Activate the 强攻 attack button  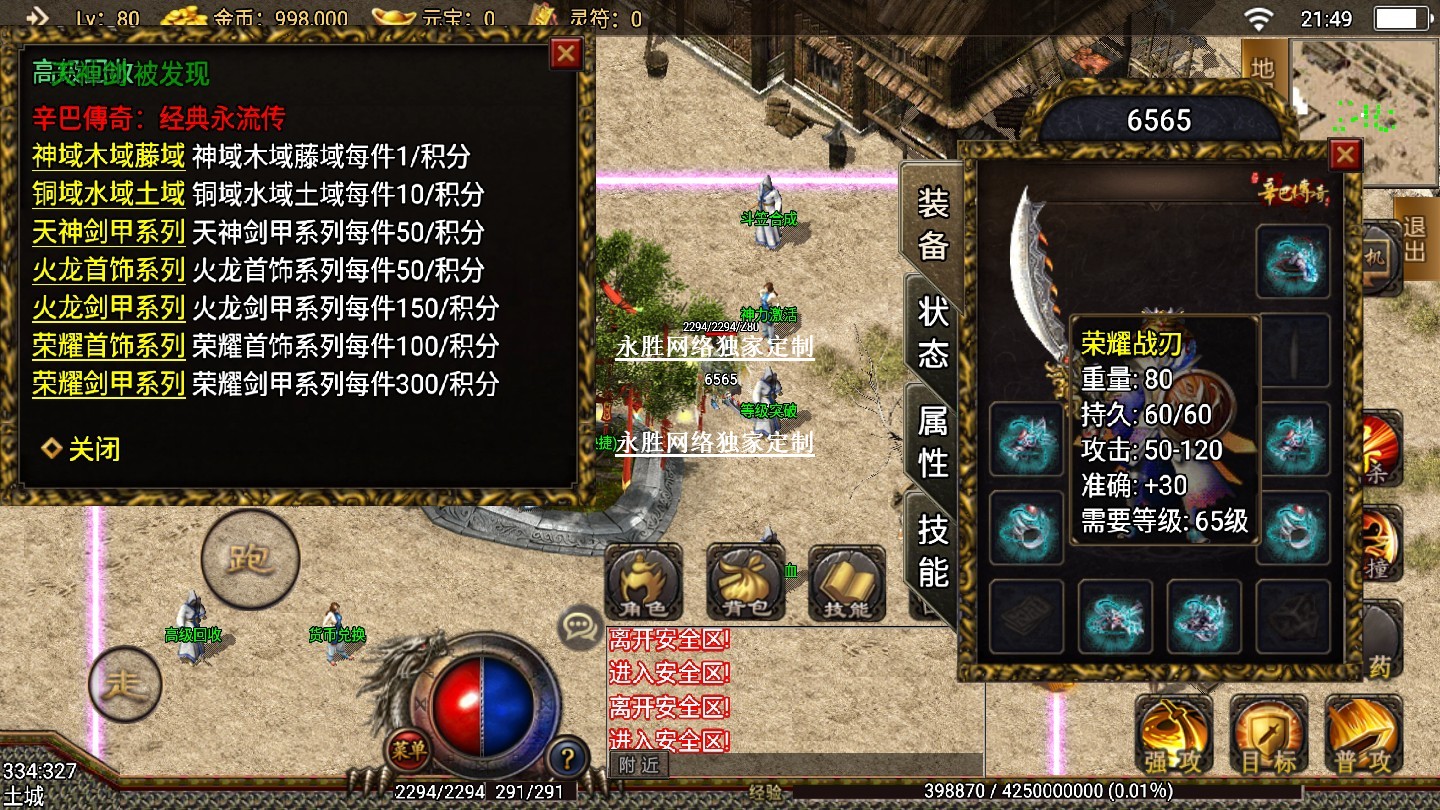coord(1174,736)
